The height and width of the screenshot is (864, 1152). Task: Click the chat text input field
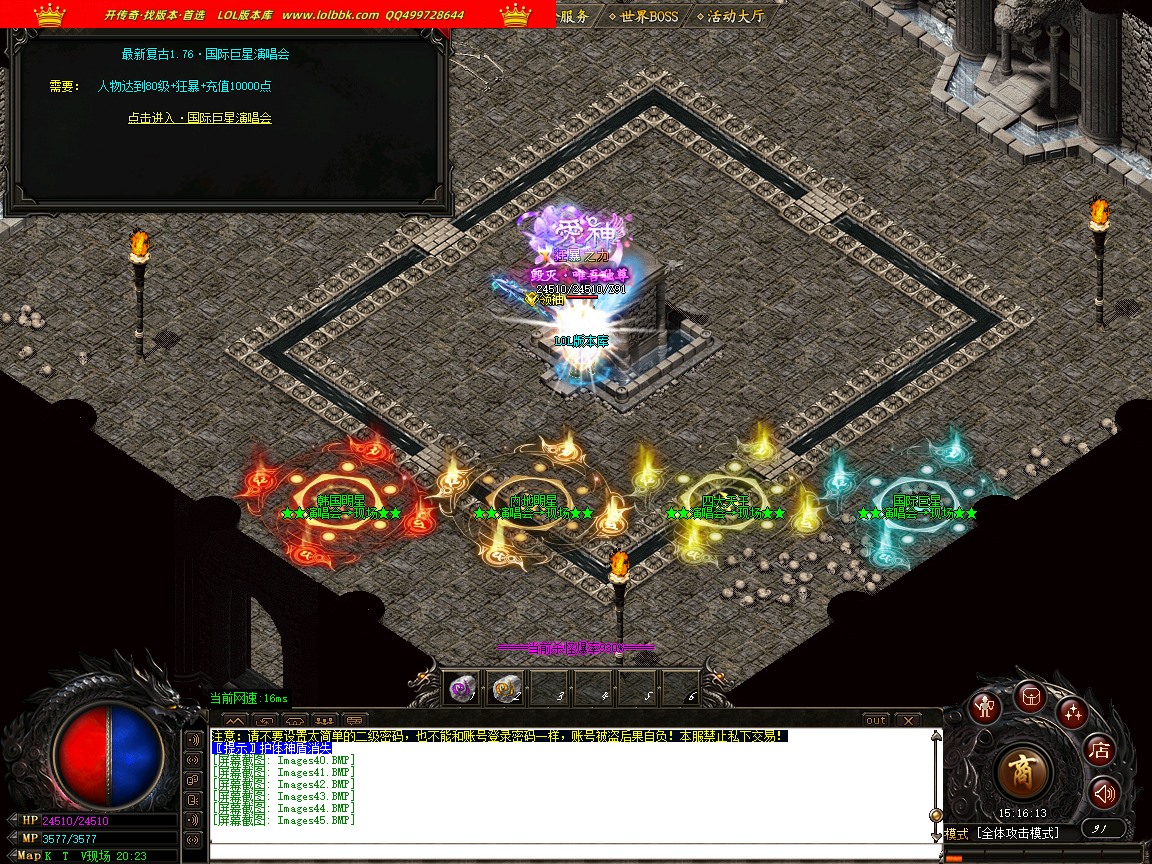coord(570,850)
